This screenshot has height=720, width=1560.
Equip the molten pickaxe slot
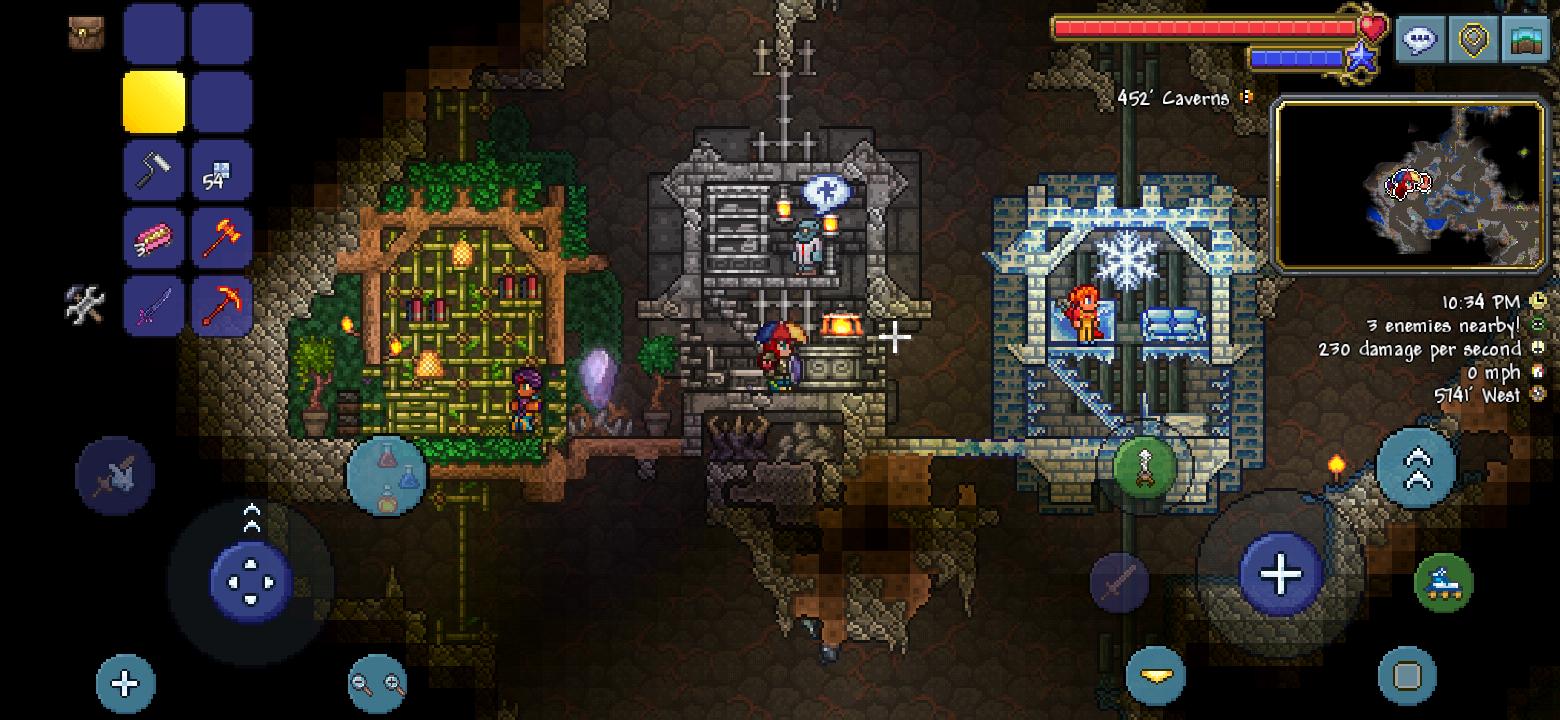pos(221,305)
